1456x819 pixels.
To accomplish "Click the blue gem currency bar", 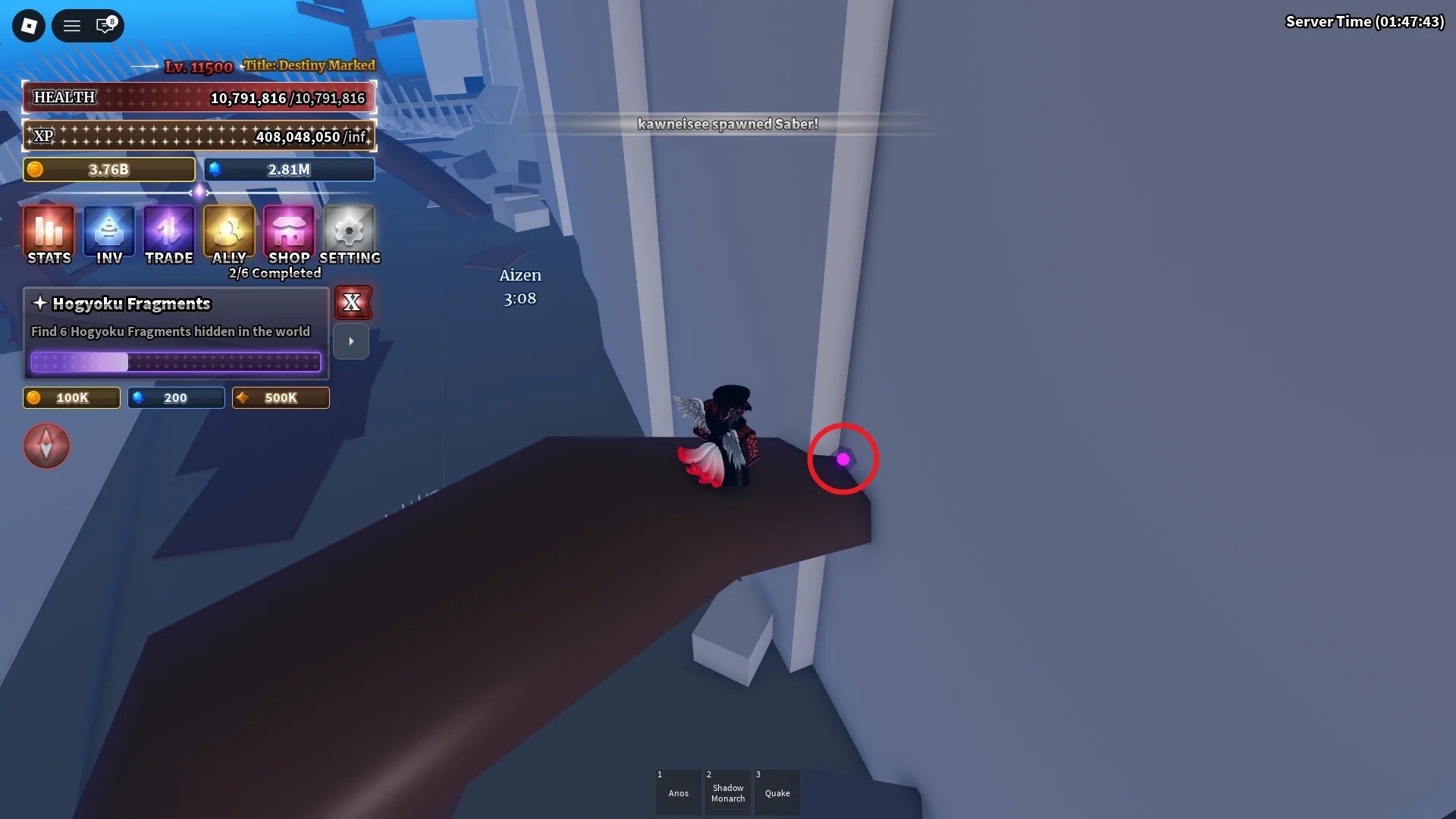I will pos(289,169).
